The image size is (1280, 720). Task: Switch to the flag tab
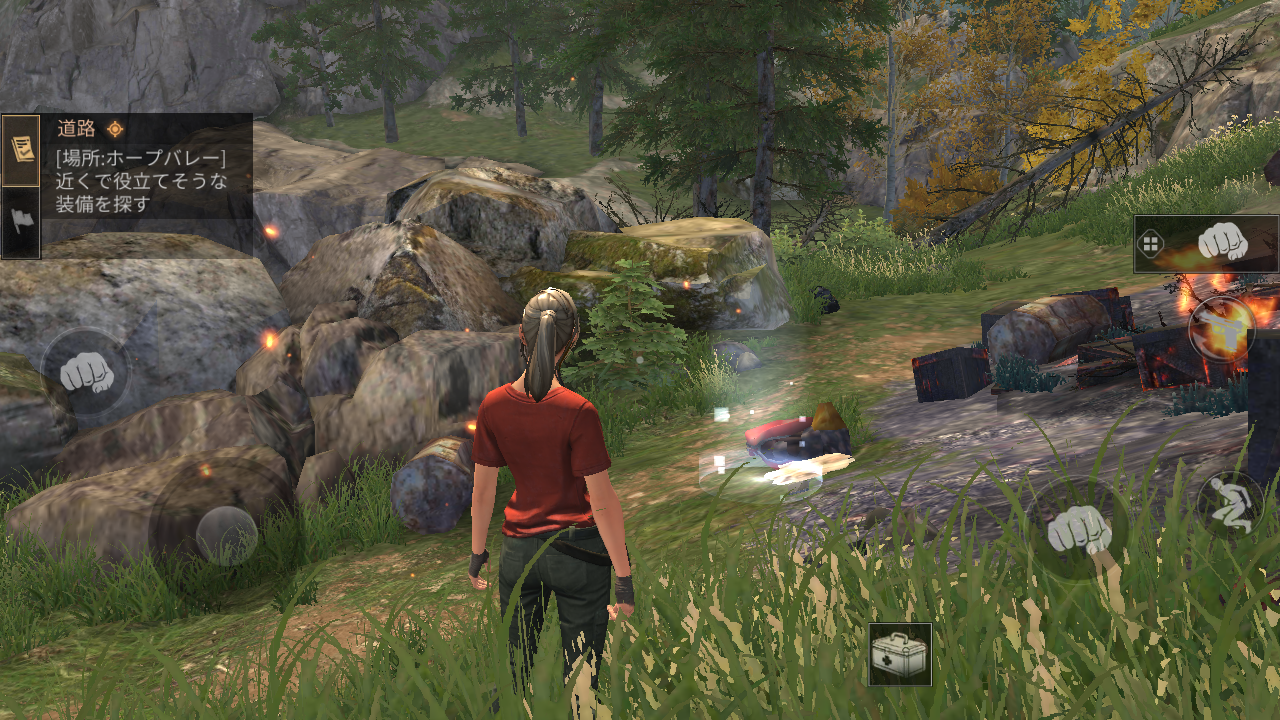(x=20, y=221)
